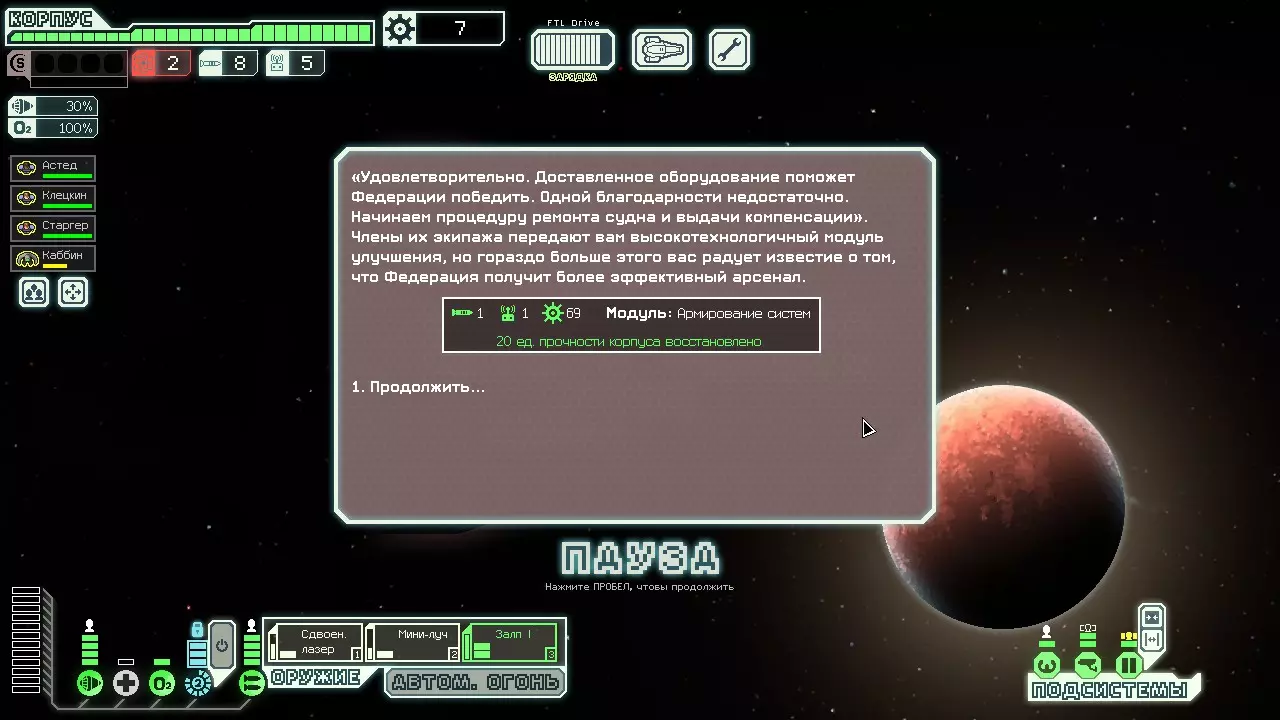Select crew member Каббин
1280x720 pixels.
click(x=53, y=258)
